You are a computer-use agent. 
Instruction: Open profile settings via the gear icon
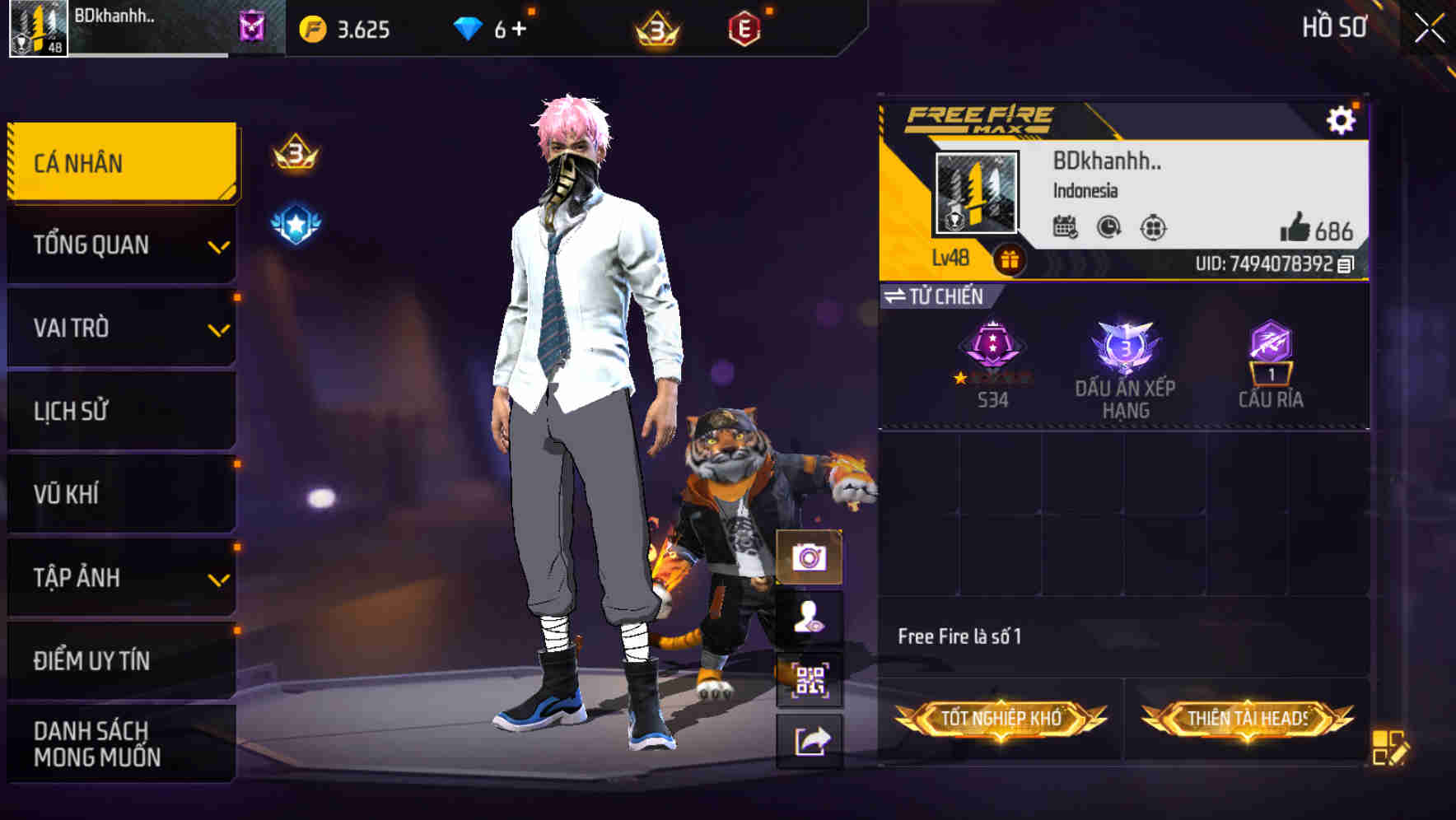click(1342, 119)
